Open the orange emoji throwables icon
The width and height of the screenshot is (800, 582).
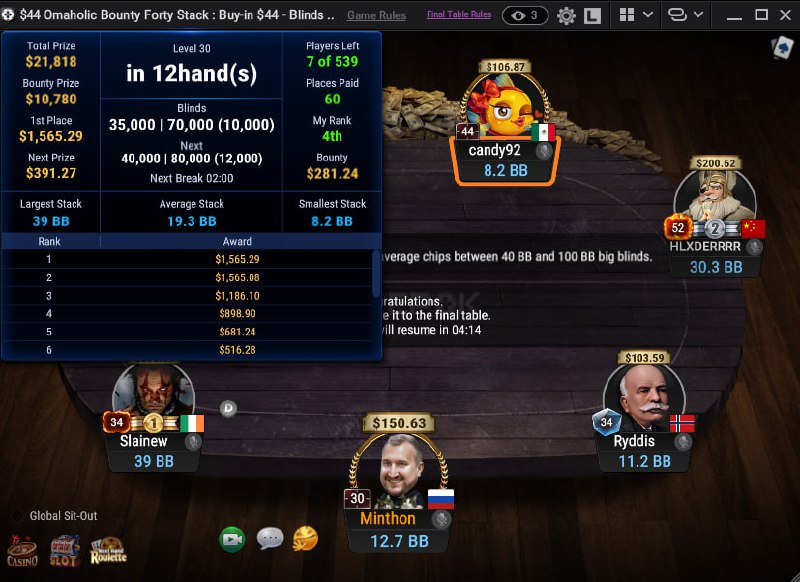coord(305,539)
